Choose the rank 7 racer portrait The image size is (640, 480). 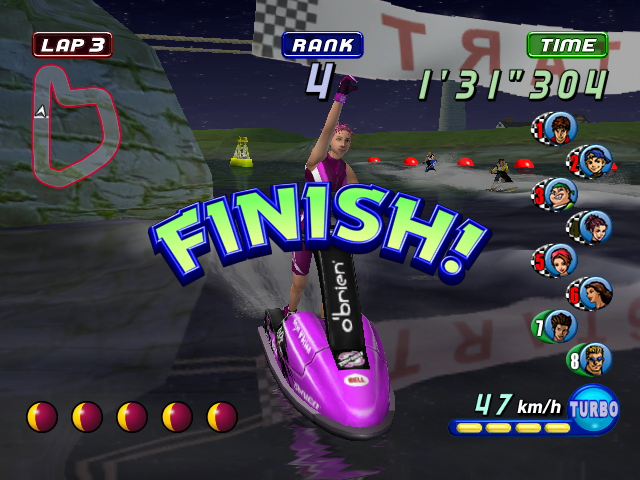(560, 325)
